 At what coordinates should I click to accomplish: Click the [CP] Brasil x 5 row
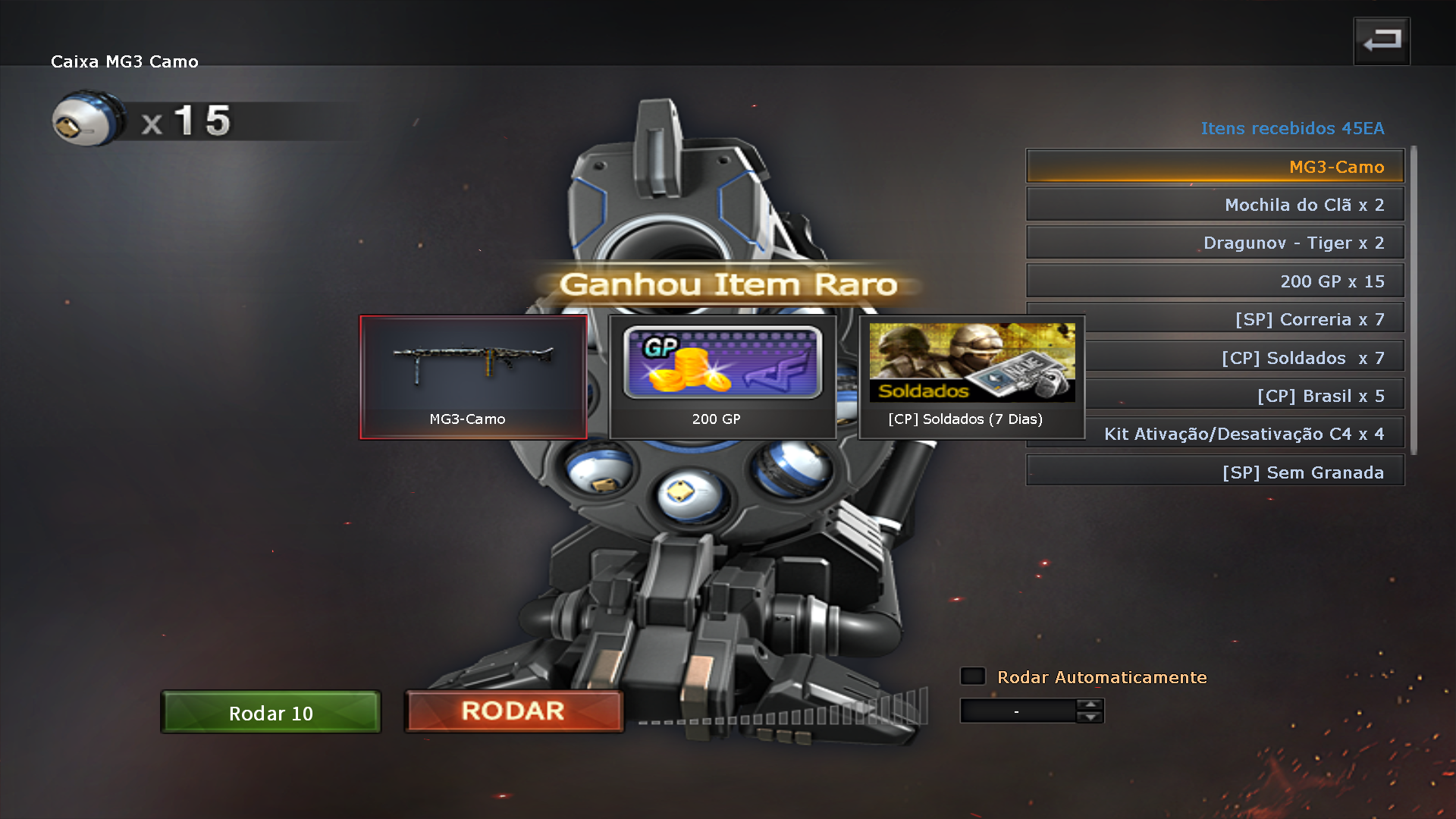pyautogui.click(x=1244, y=396)
